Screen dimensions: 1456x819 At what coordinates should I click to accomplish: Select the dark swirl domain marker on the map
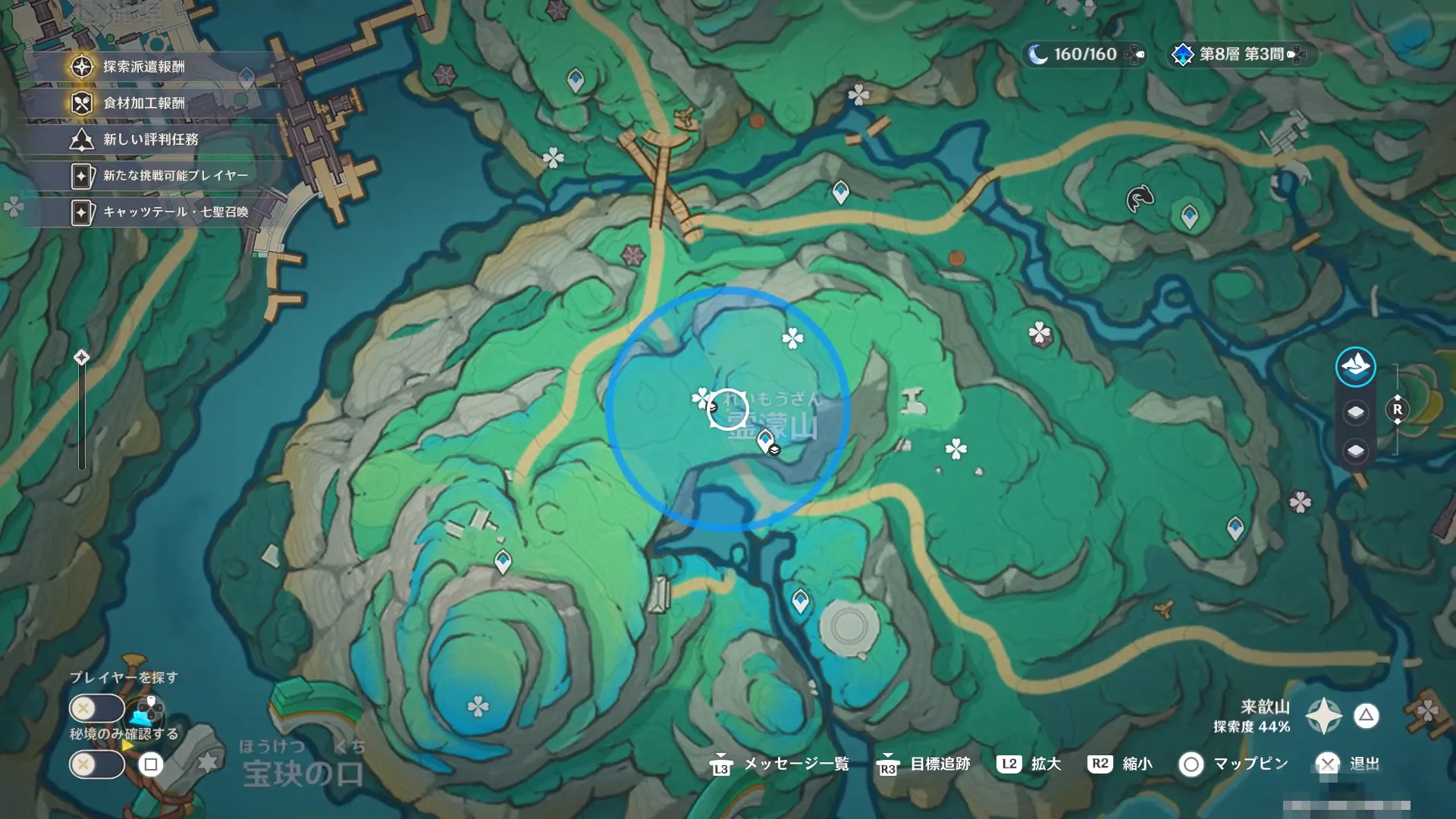pos(1140,199)
